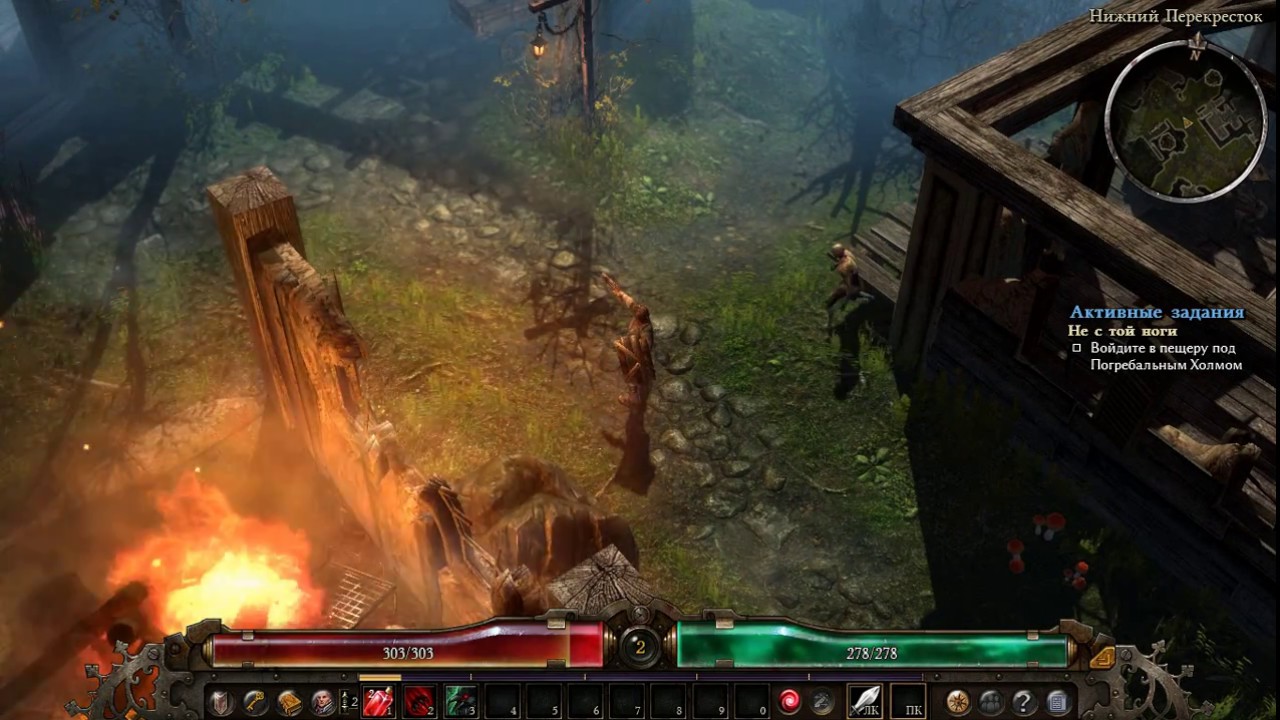
Task: Click the Активные задания heading
Action: pos(1156,311)
